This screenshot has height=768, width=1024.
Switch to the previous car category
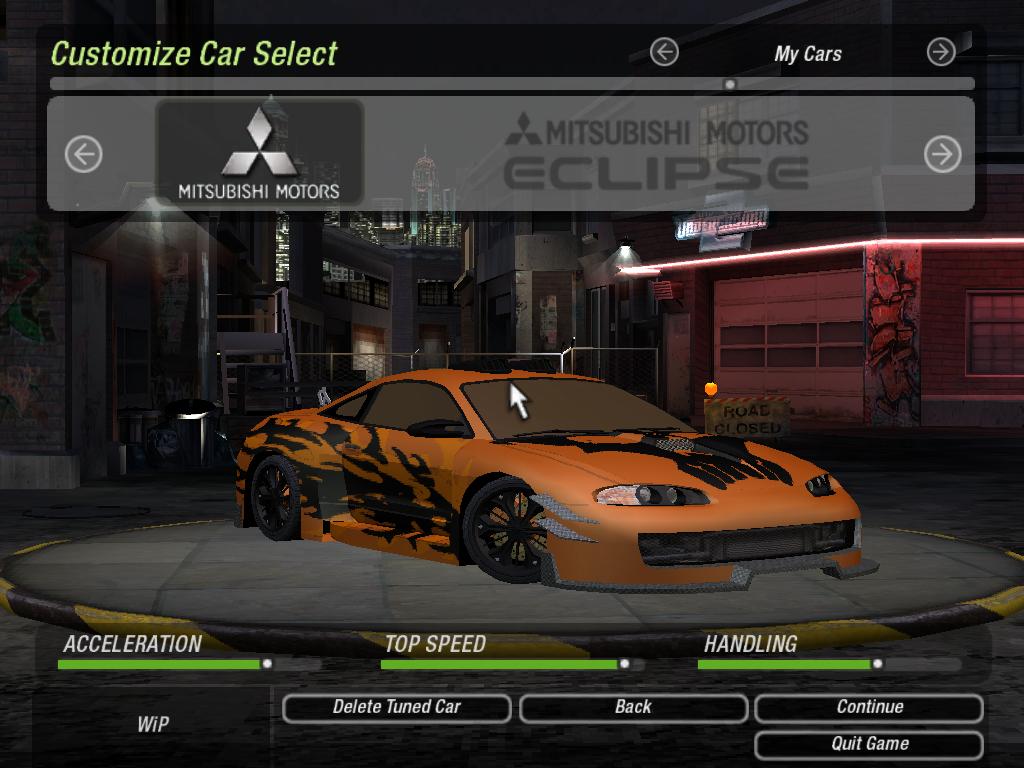[x=664, y=52]
